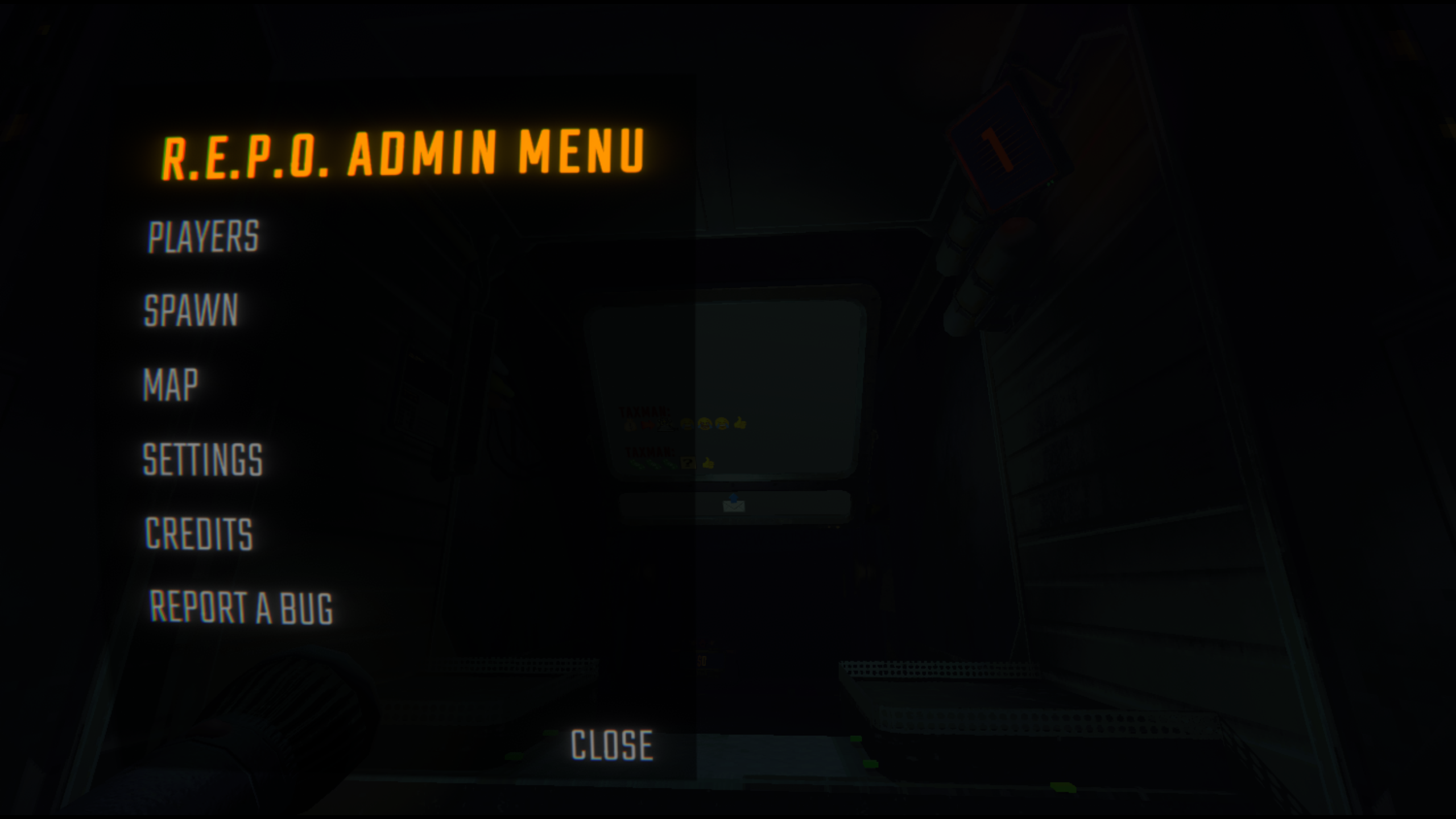The height and width of the screenshot is (819, 1456).
Task: Open the Players admin section
Action: point(202,236)
